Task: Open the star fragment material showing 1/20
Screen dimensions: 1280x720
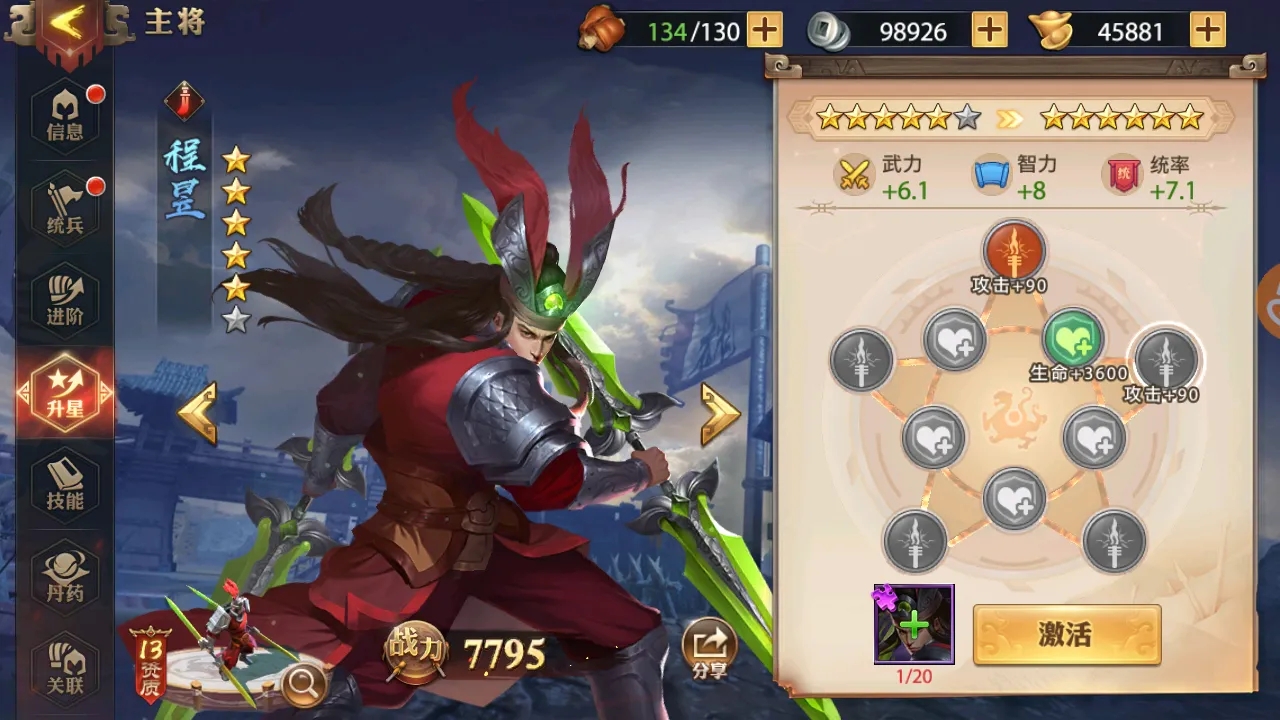Action: (x=913, y=626)
